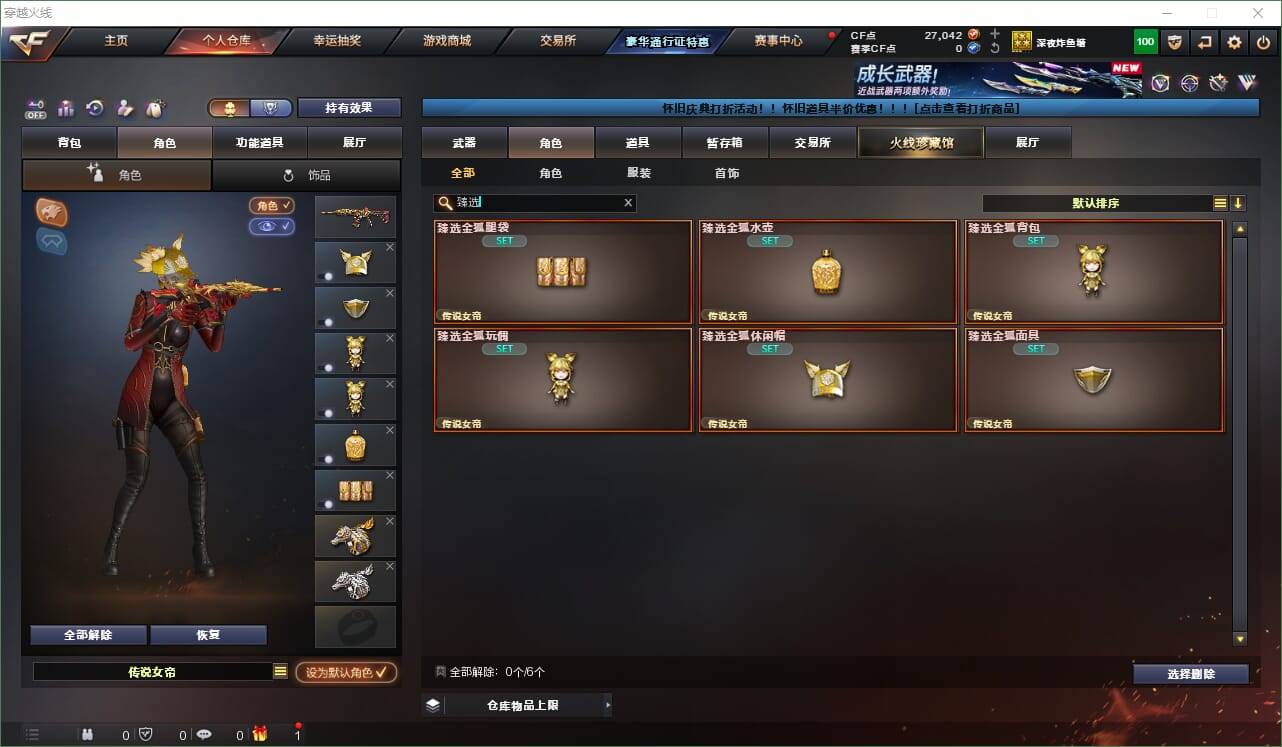Click the CF logo in the top-left corner
The height and width of the screenshot is (747, 1282).
coord(30,42)
